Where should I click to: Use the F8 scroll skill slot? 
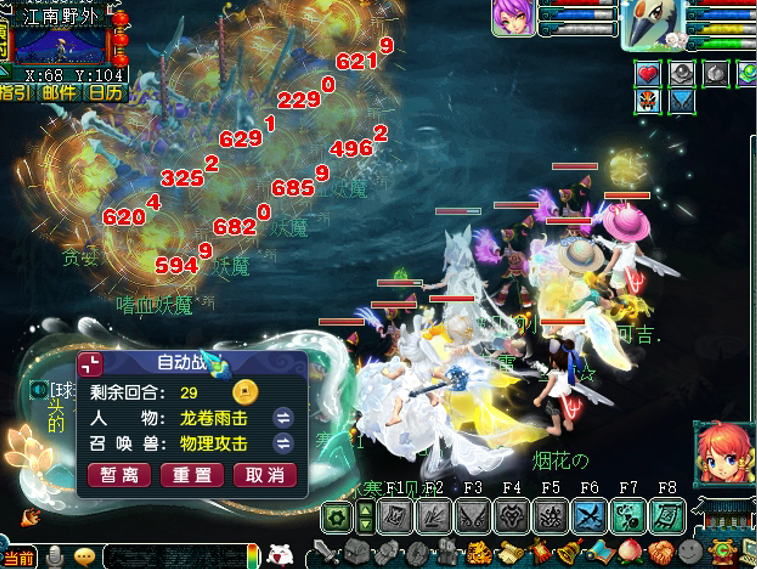point(667,516)
